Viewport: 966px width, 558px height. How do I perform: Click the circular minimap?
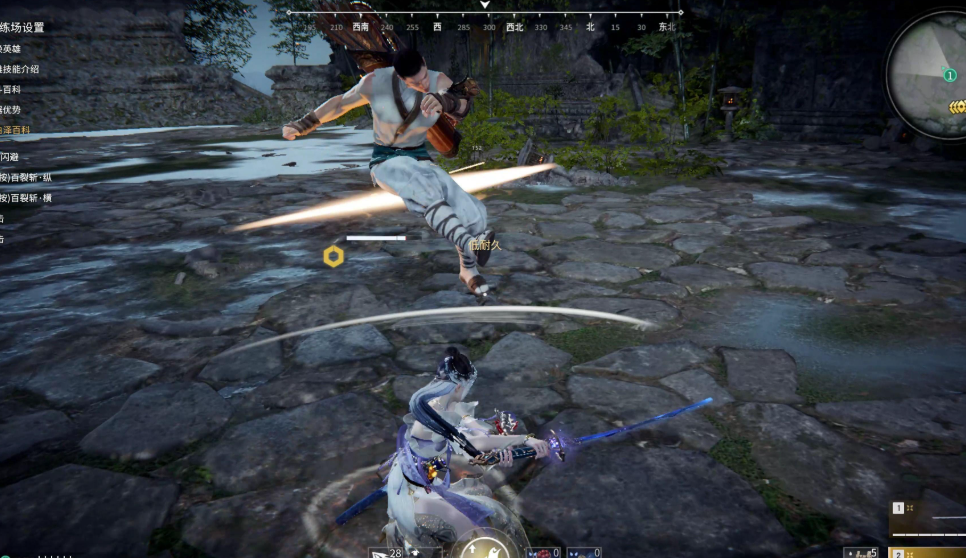pyautogui.click(x=928, y=75)
